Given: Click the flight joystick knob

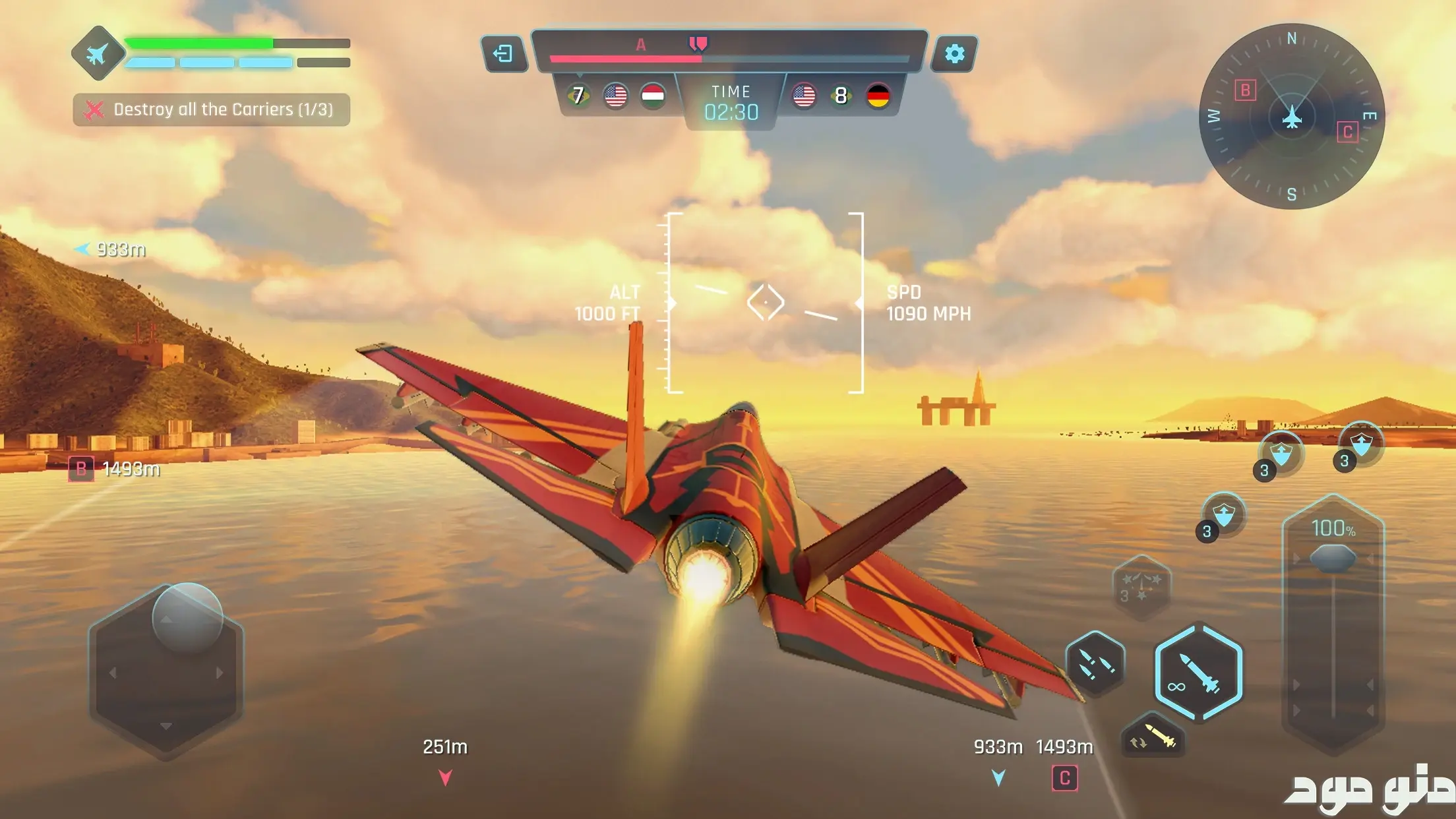Looking at the screenshot, I should tap(187, 617).
